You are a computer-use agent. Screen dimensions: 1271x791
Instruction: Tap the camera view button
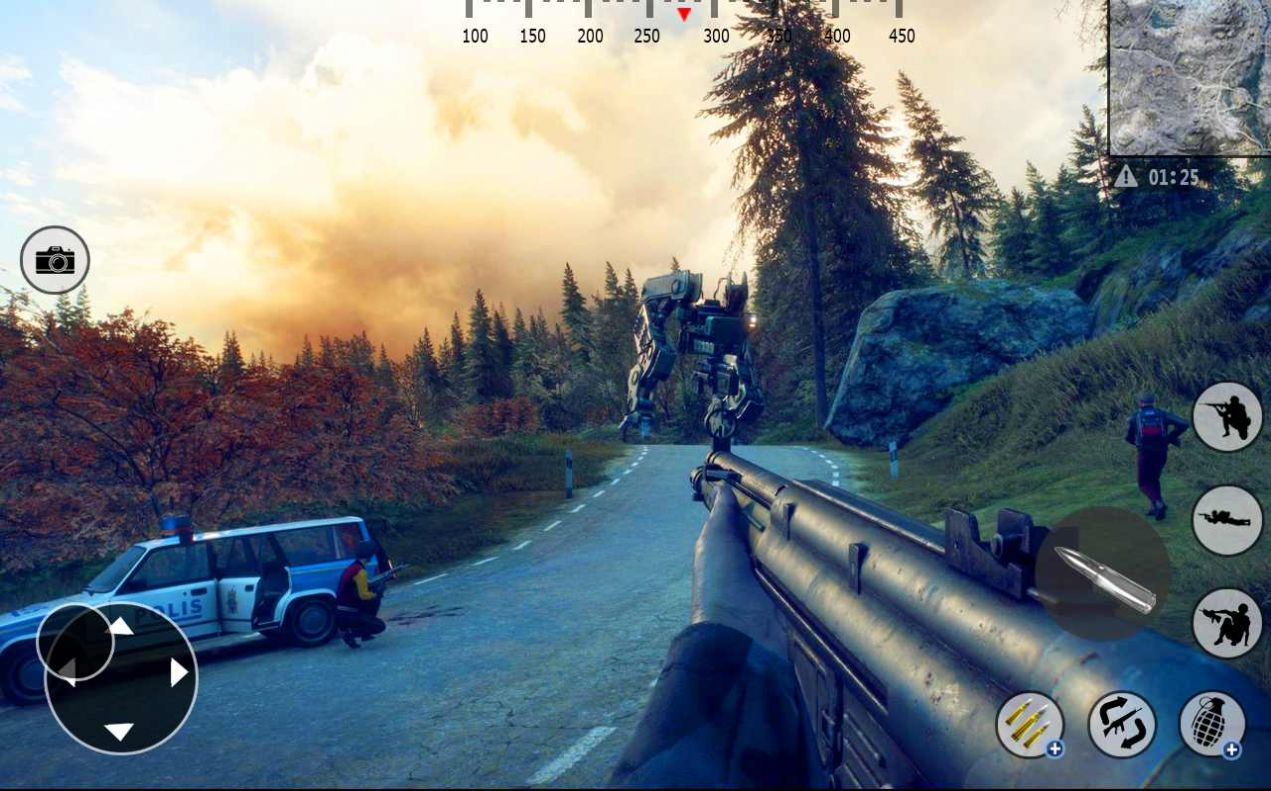[55, 260]
